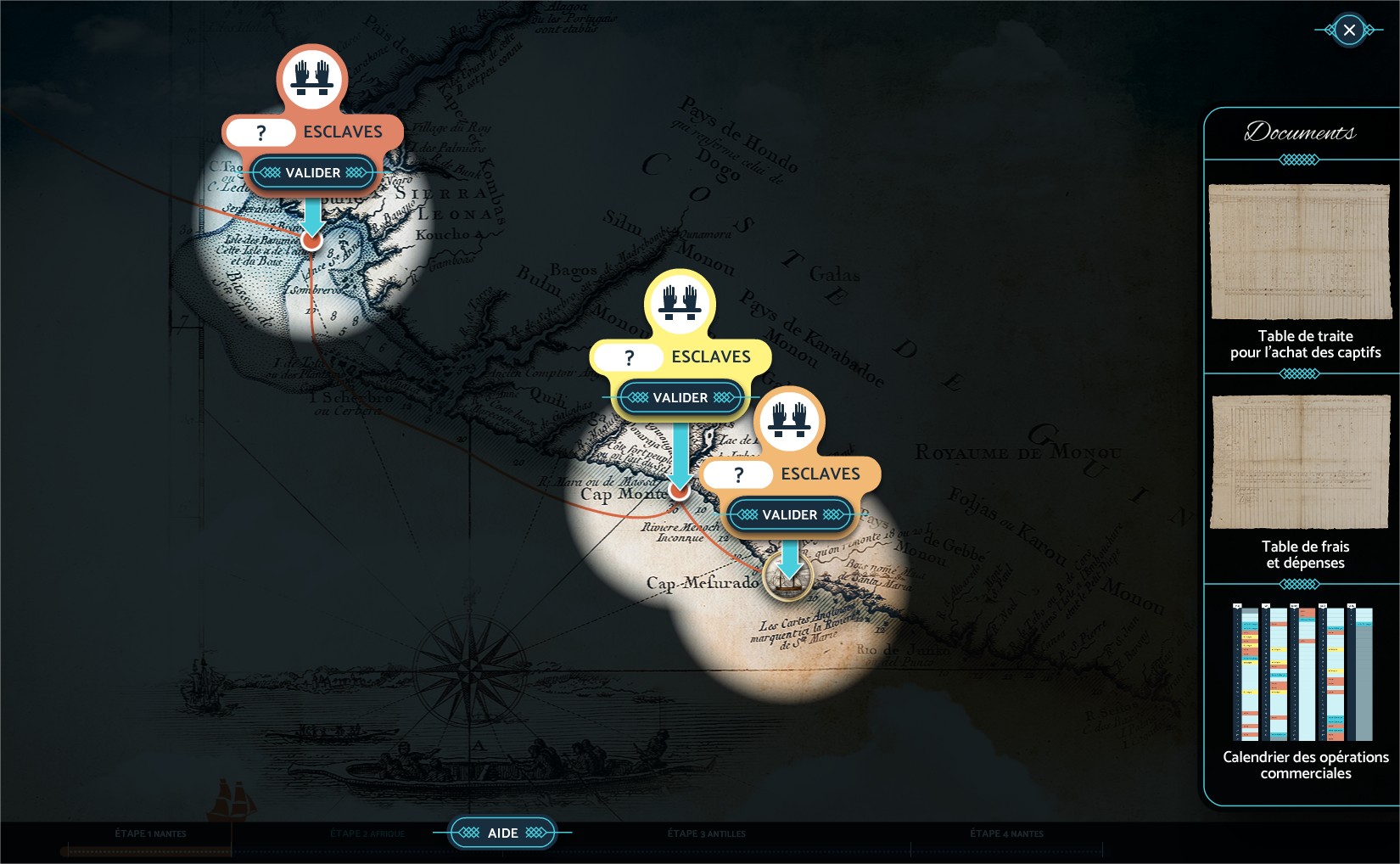Image resolution: width=1400 pixels, height=864 pixels.
Task: Open the Table de frais et dépenses document
Action: [x=1301, y=463]
